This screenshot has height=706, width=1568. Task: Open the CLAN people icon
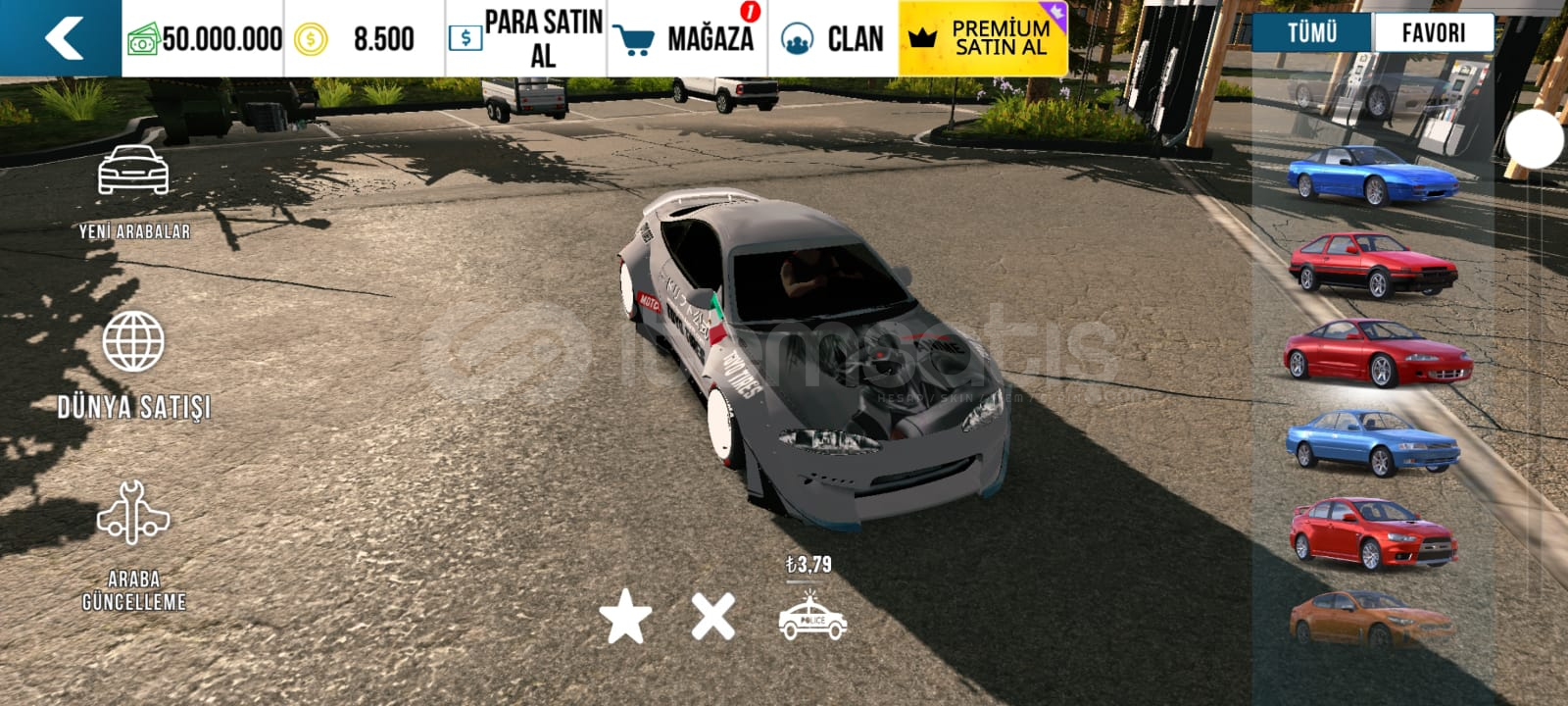pos(800,37)
